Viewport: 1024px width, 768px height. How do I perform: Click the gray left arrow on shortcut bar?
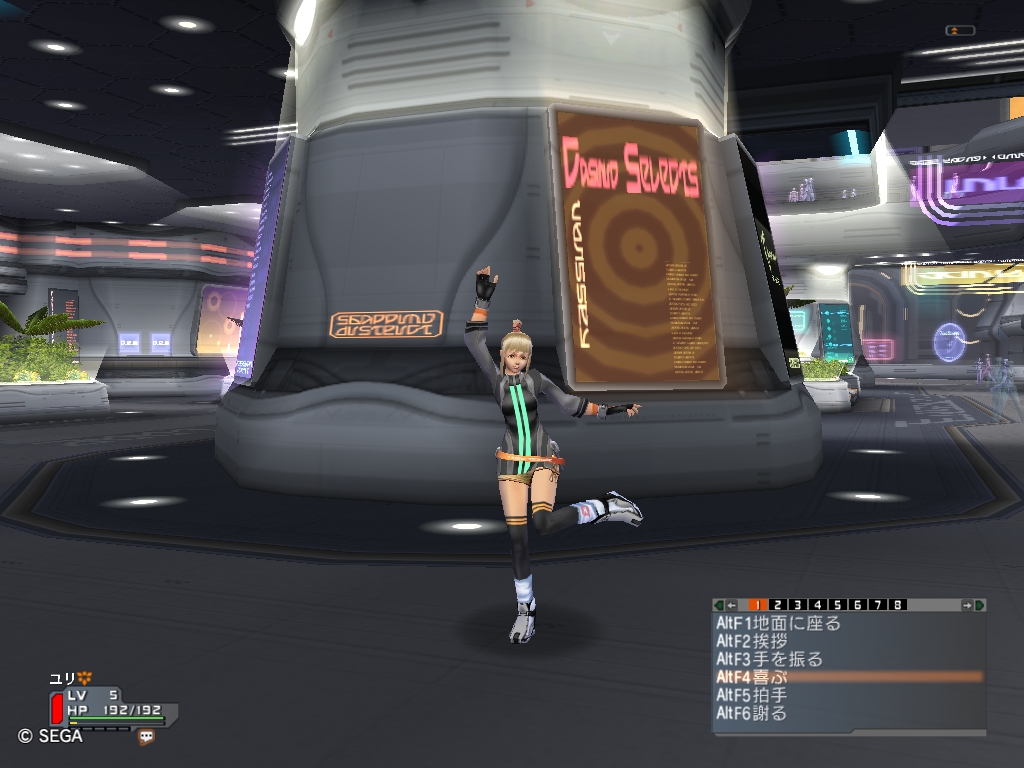coord(732,605)
